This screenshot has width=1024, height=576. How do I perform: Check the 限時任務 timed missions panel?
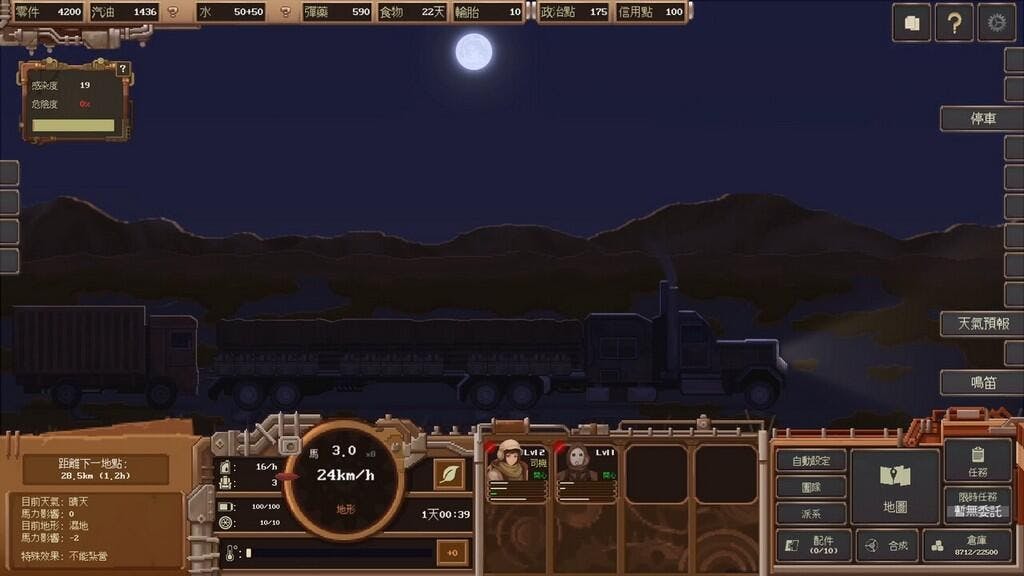click(977, 504)
